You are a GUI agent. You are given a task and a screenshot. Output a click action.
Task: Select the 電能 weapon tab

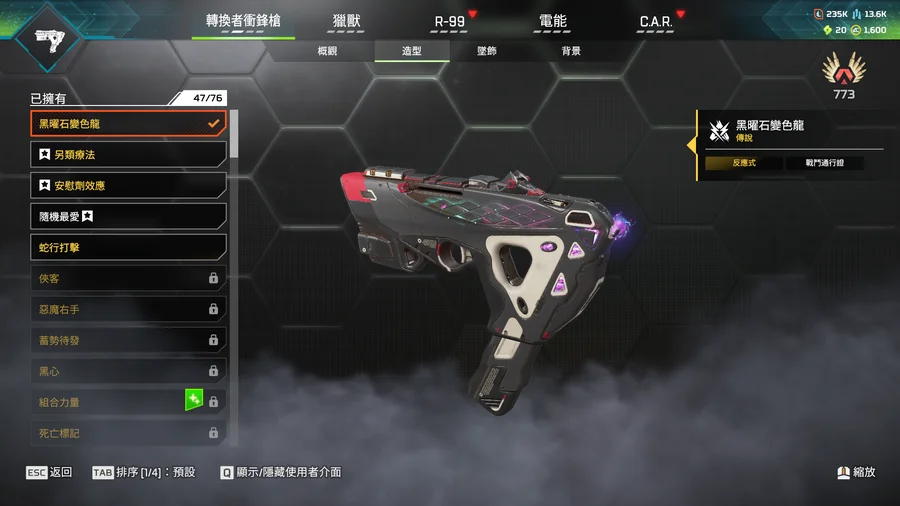[x=552, y=21]
